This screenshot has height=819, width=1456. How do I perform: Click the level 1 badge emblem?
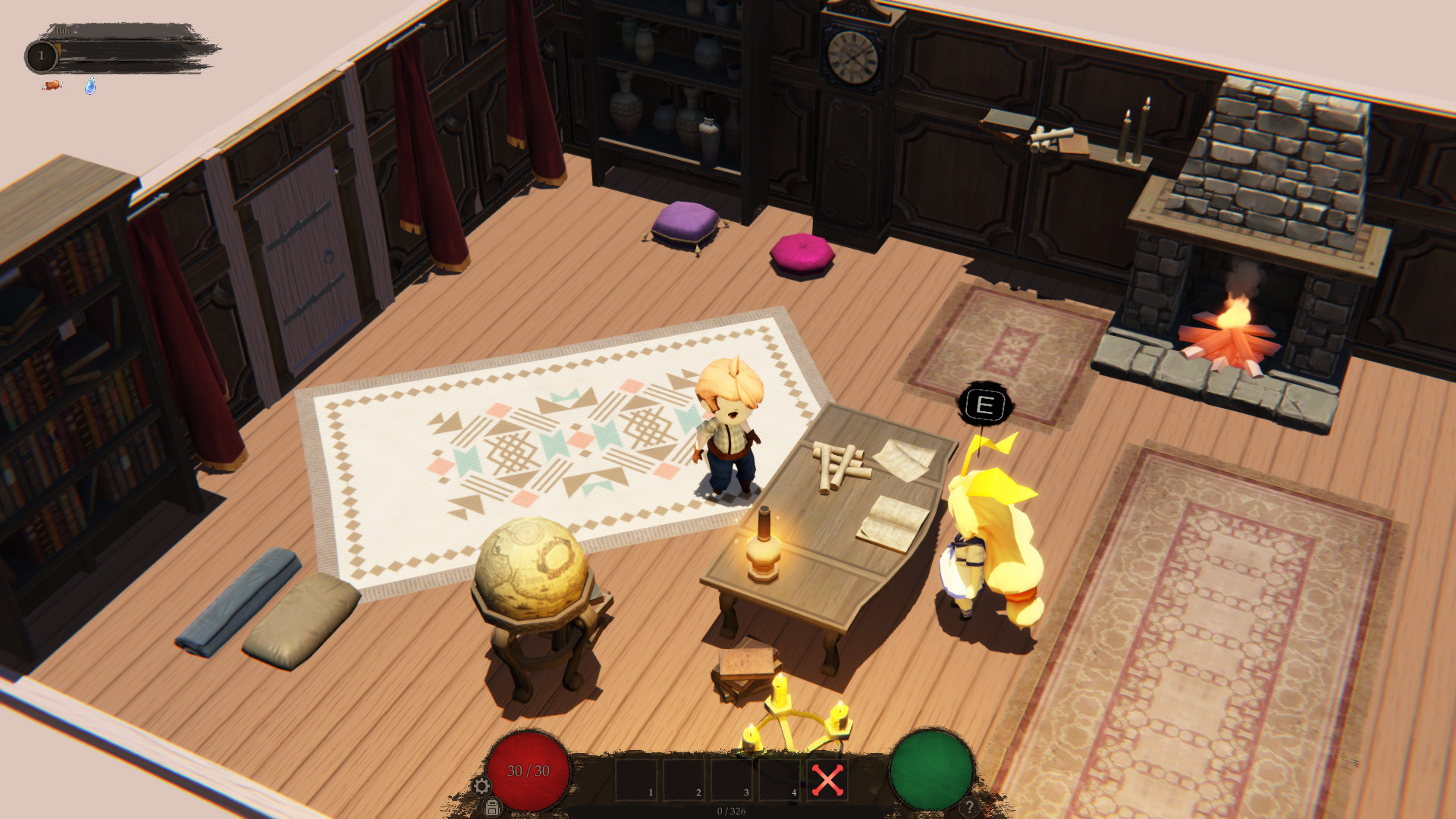(x=42, y=55)
